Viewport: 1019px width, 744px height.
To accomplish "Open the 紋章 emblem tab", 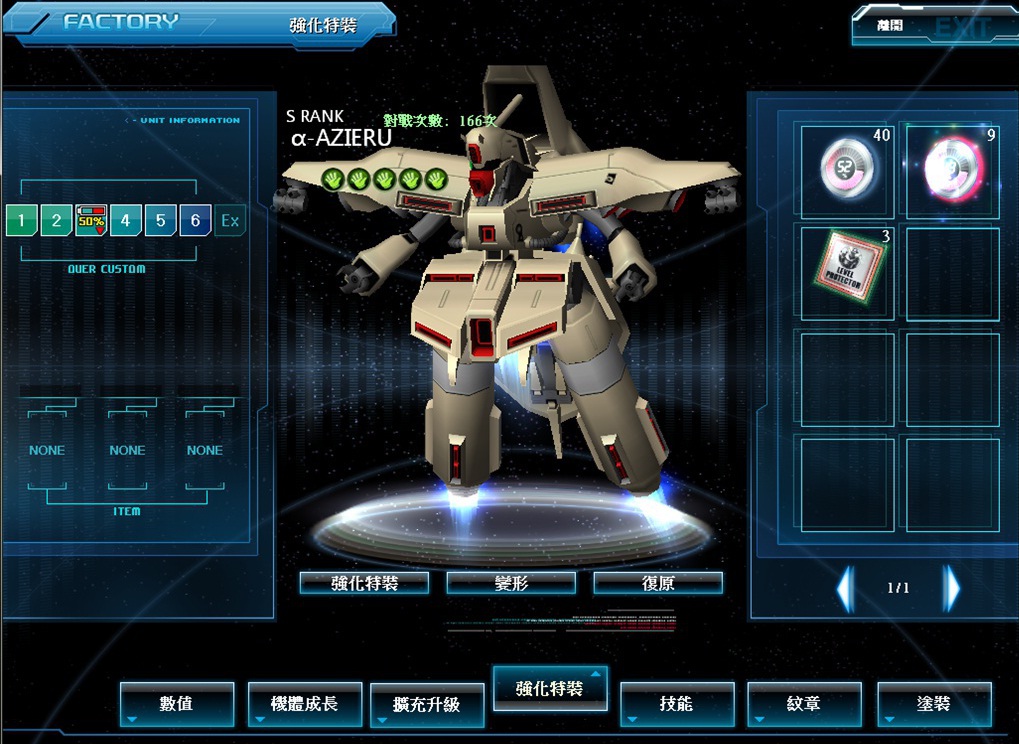I will pos(804,704).
